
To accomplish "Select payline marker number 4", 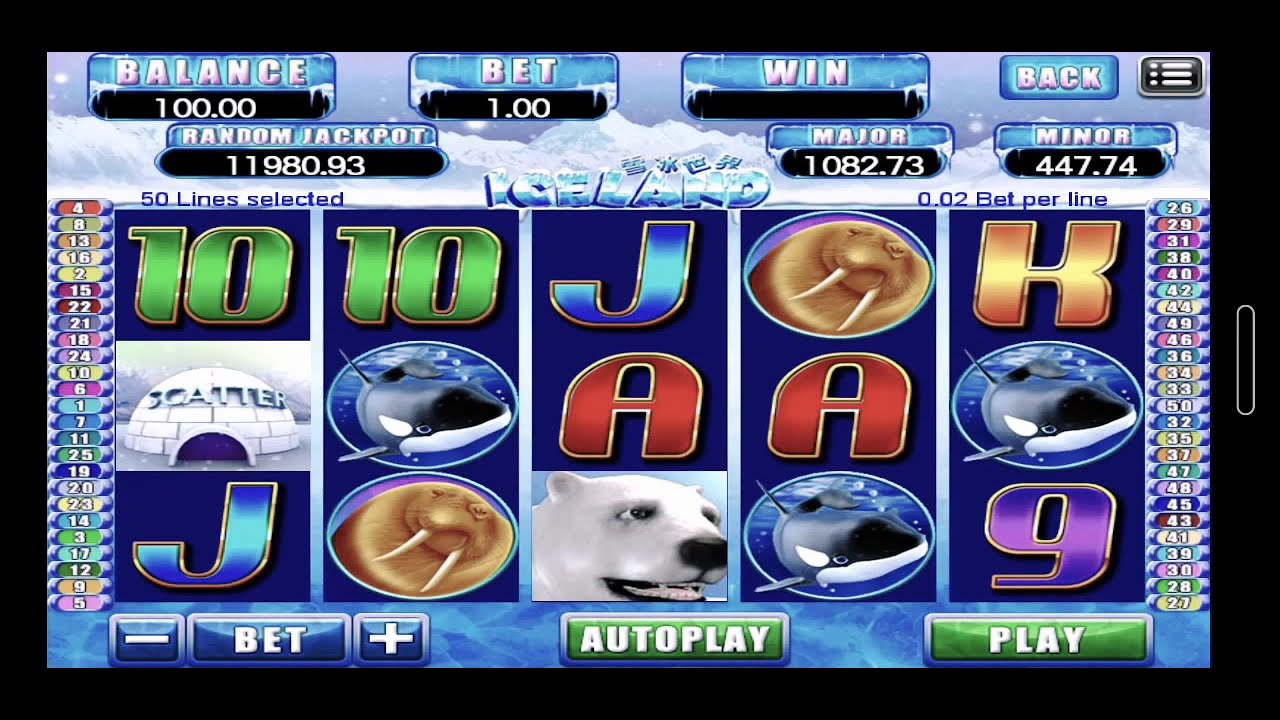I will coord(80,208).
